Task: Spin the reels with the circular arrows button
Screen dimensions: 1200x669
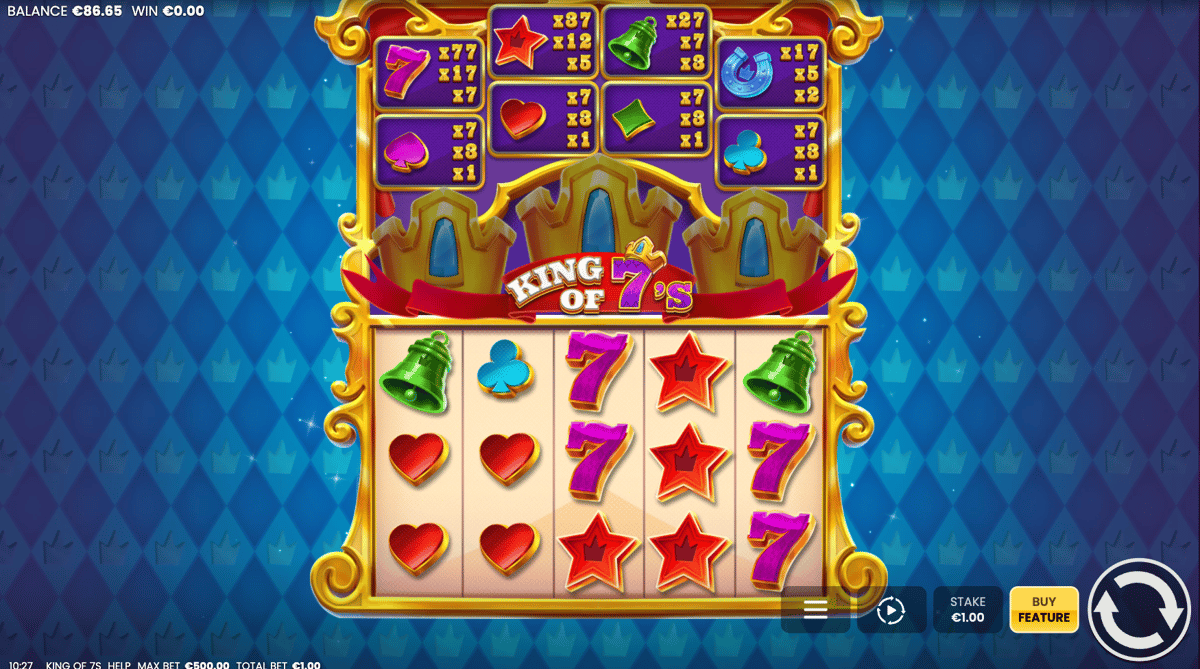Action: tap(1142, 609)
